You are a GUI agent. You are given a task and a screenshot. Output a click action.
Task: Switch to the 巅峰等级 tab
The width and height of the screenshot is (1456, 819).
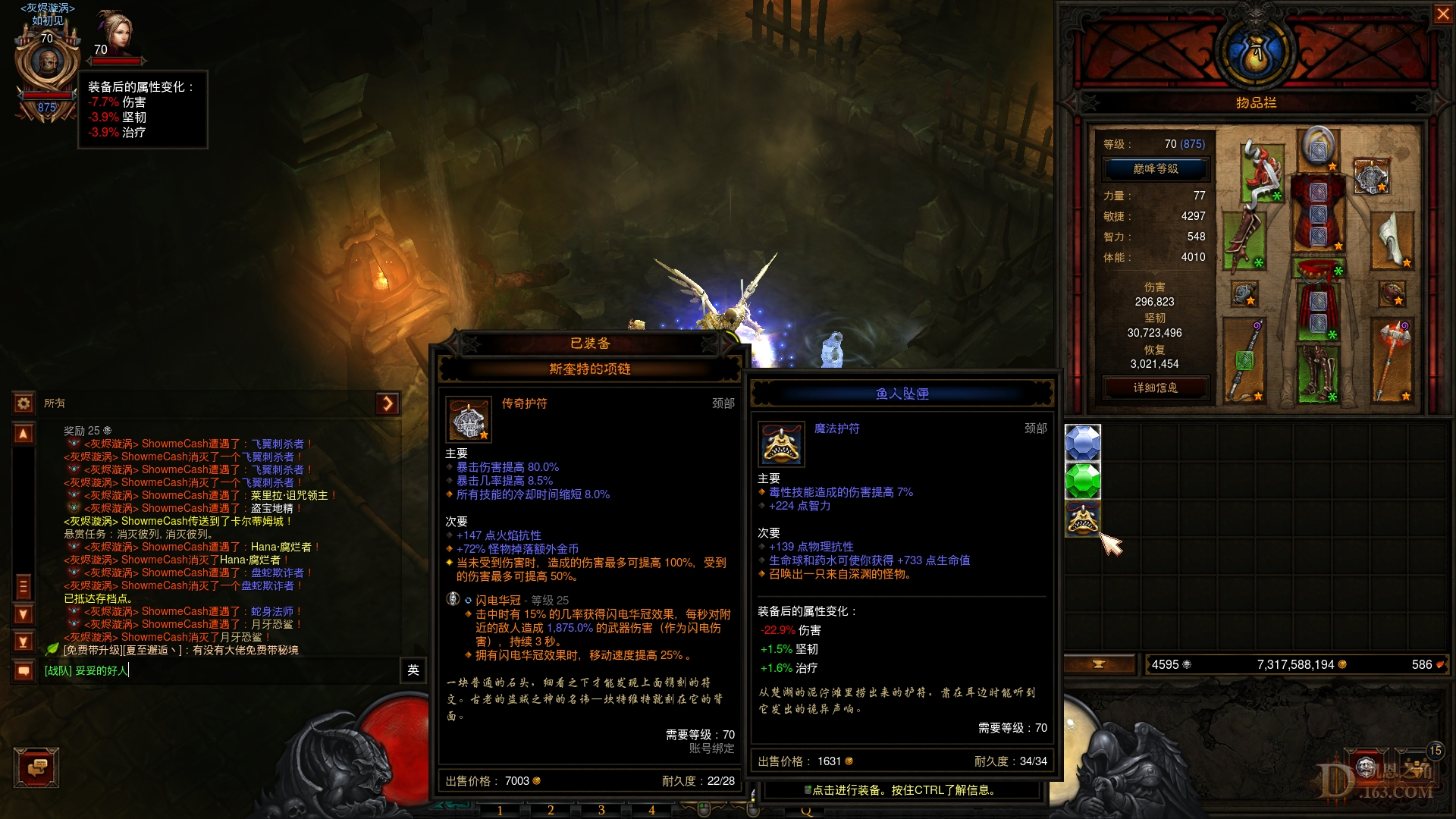1155,168
